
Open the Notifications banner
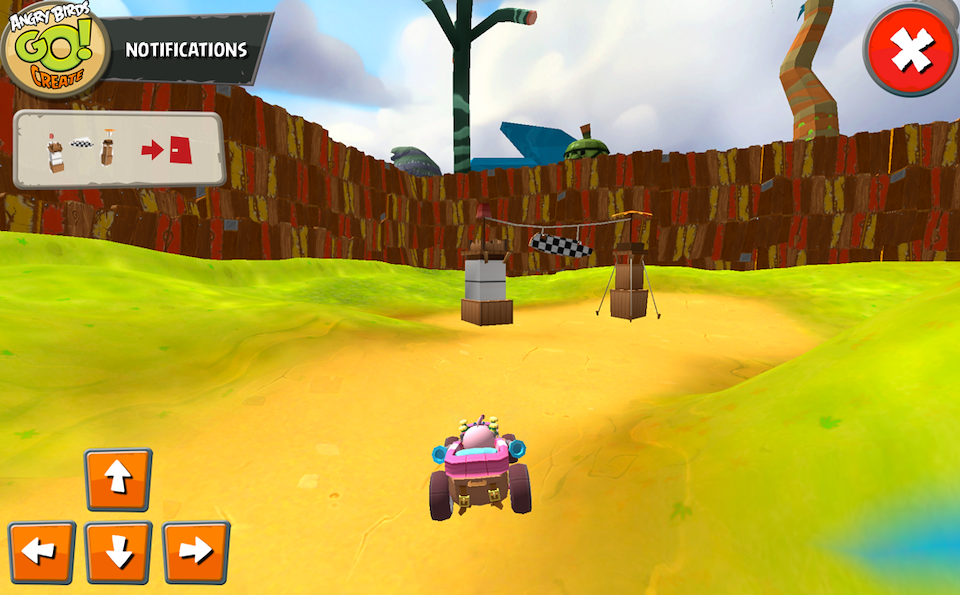click(187, 49)
